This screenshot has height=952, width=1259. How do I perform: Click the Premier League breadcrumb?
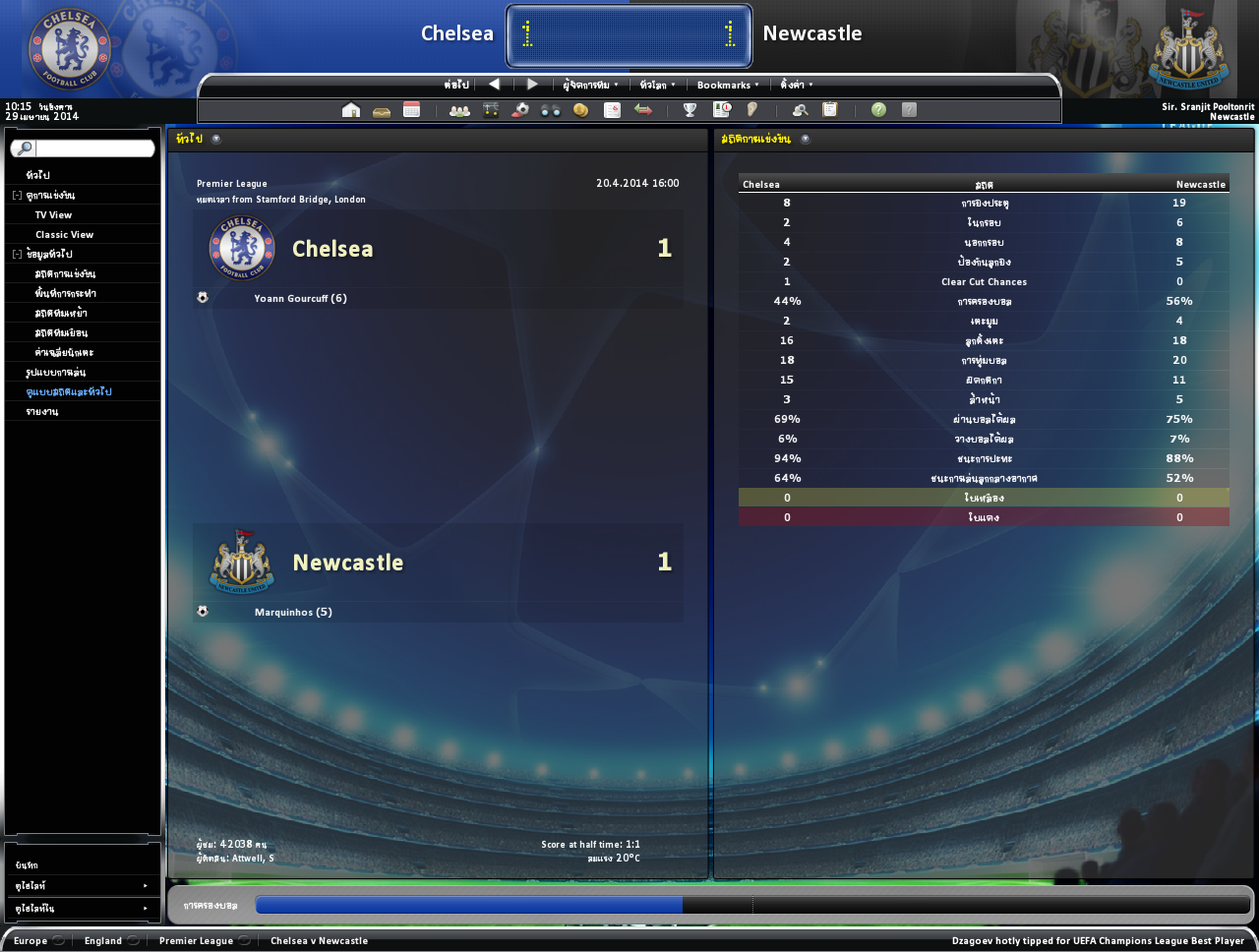click(196, 941)
